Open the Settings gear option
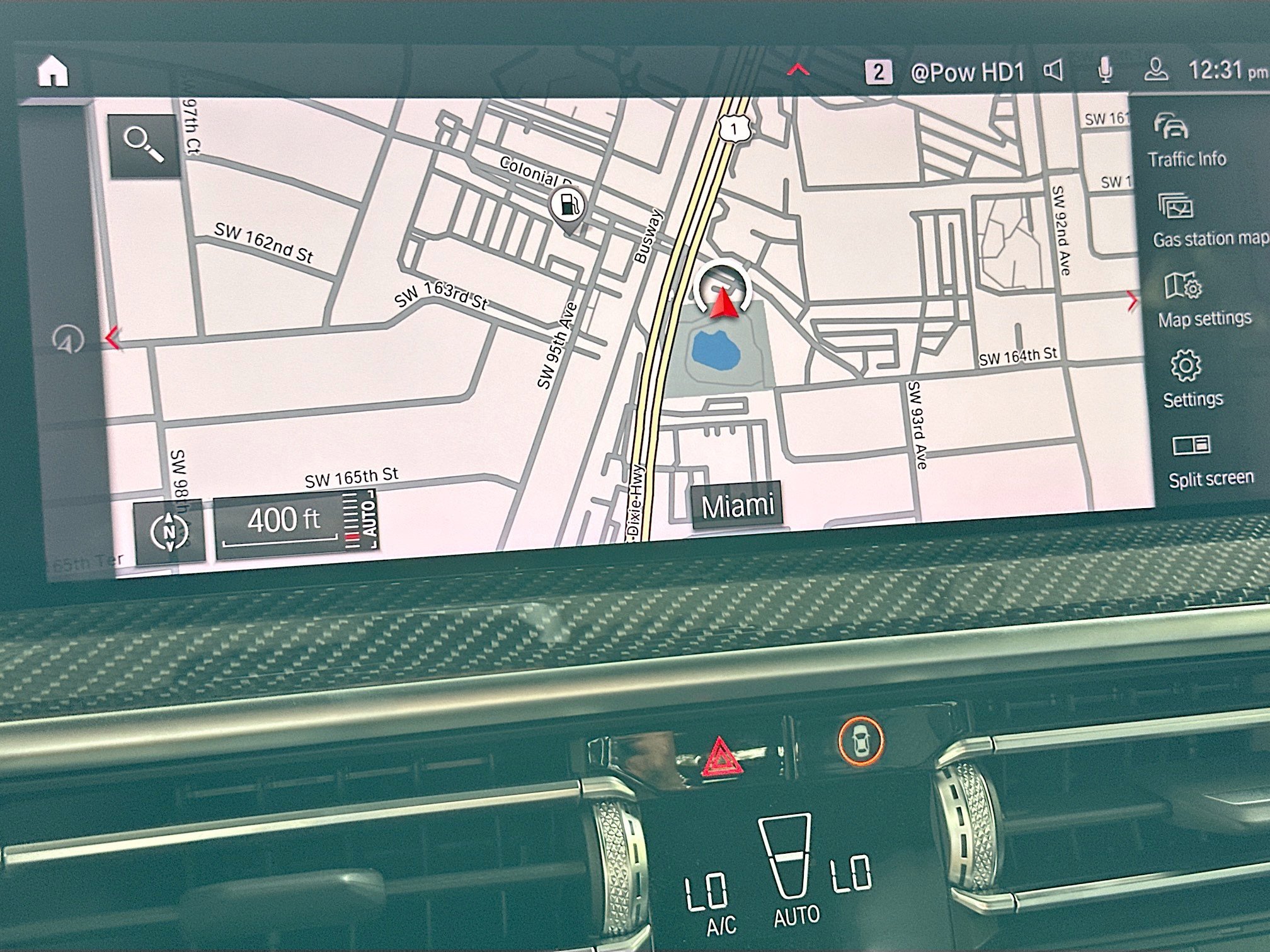This screenshot has height=952, width=1270. (x=1191, y=380)
